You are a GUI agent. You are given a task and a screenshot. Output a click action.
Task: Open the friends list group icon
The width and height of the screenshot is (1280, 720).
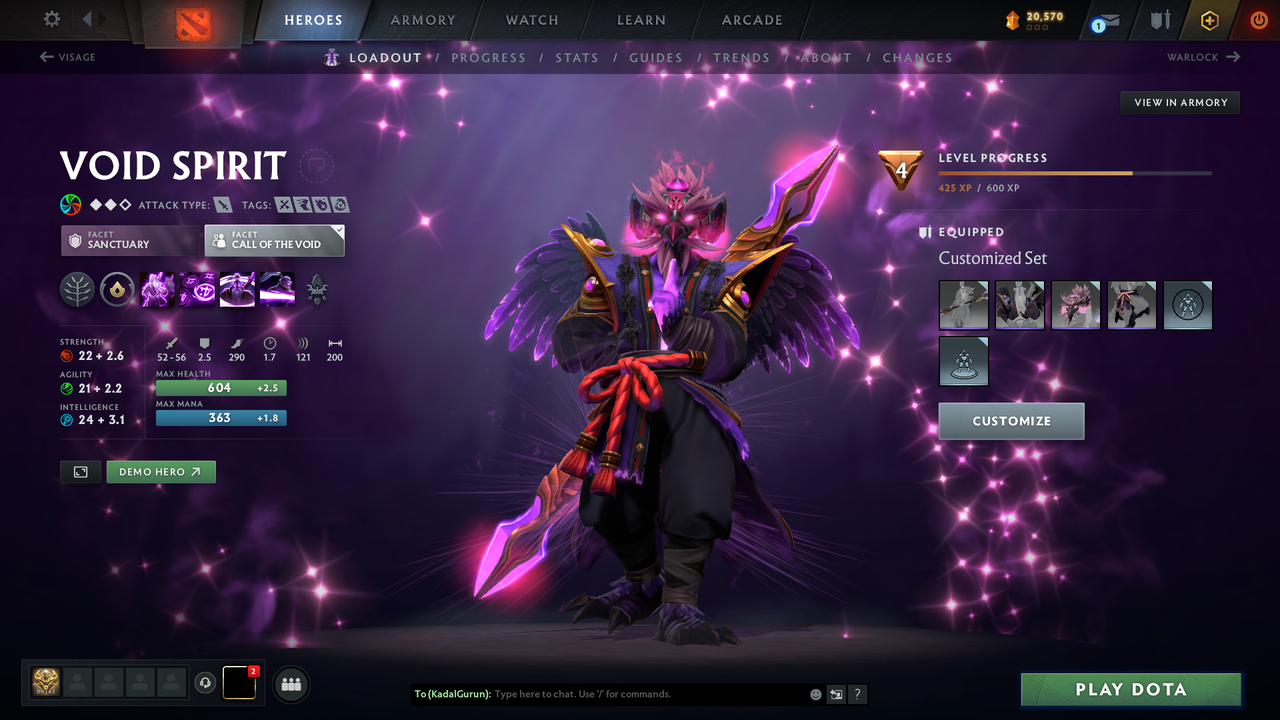pos(290,684)
